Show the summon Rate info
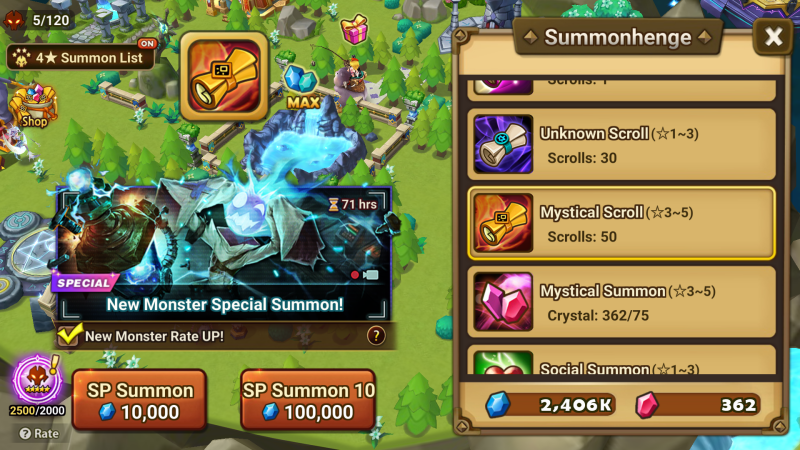The image size is (800, 450). tap(39, 434)
